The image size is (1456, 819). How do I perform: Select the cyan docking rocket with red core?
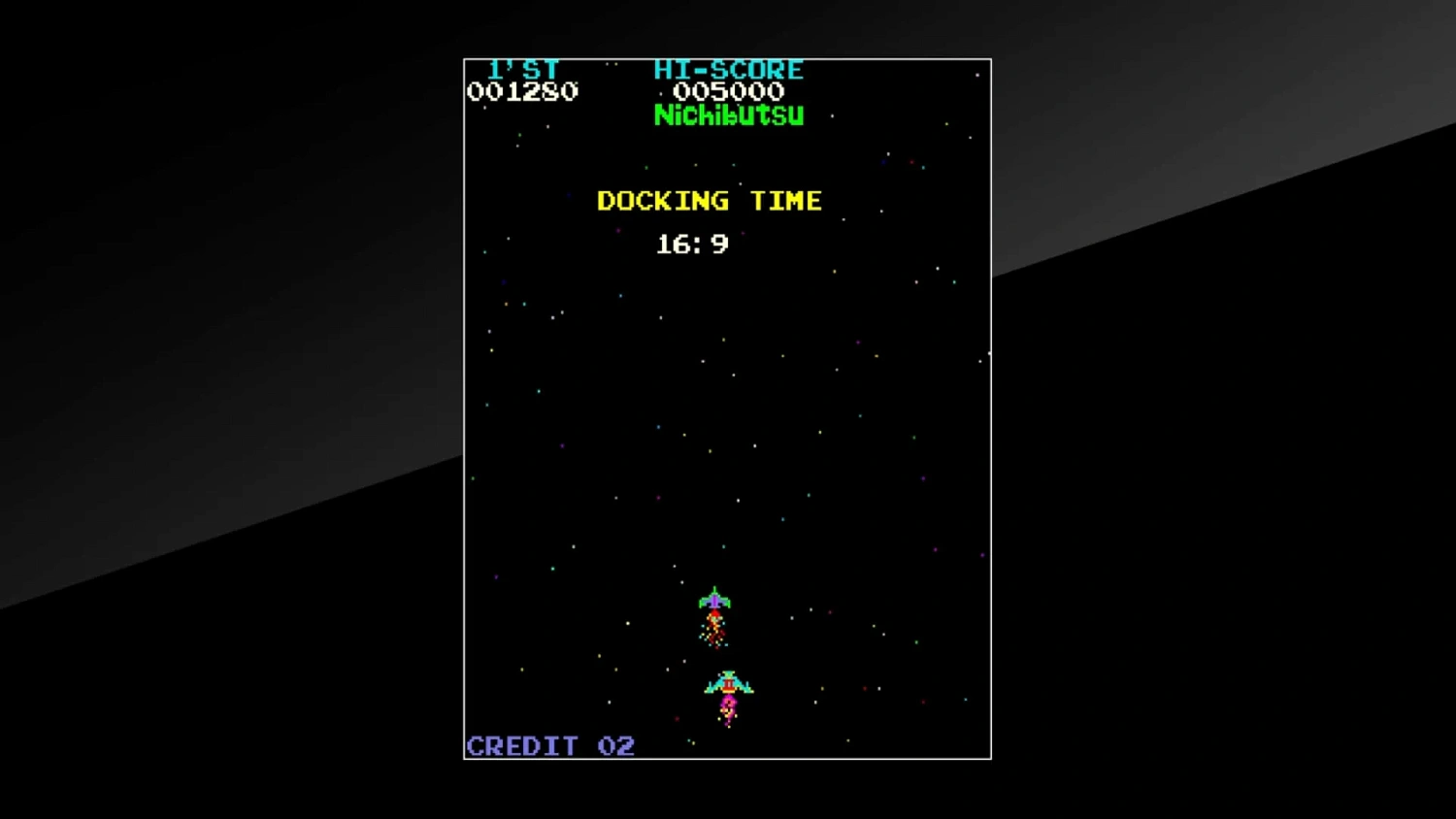728,683
